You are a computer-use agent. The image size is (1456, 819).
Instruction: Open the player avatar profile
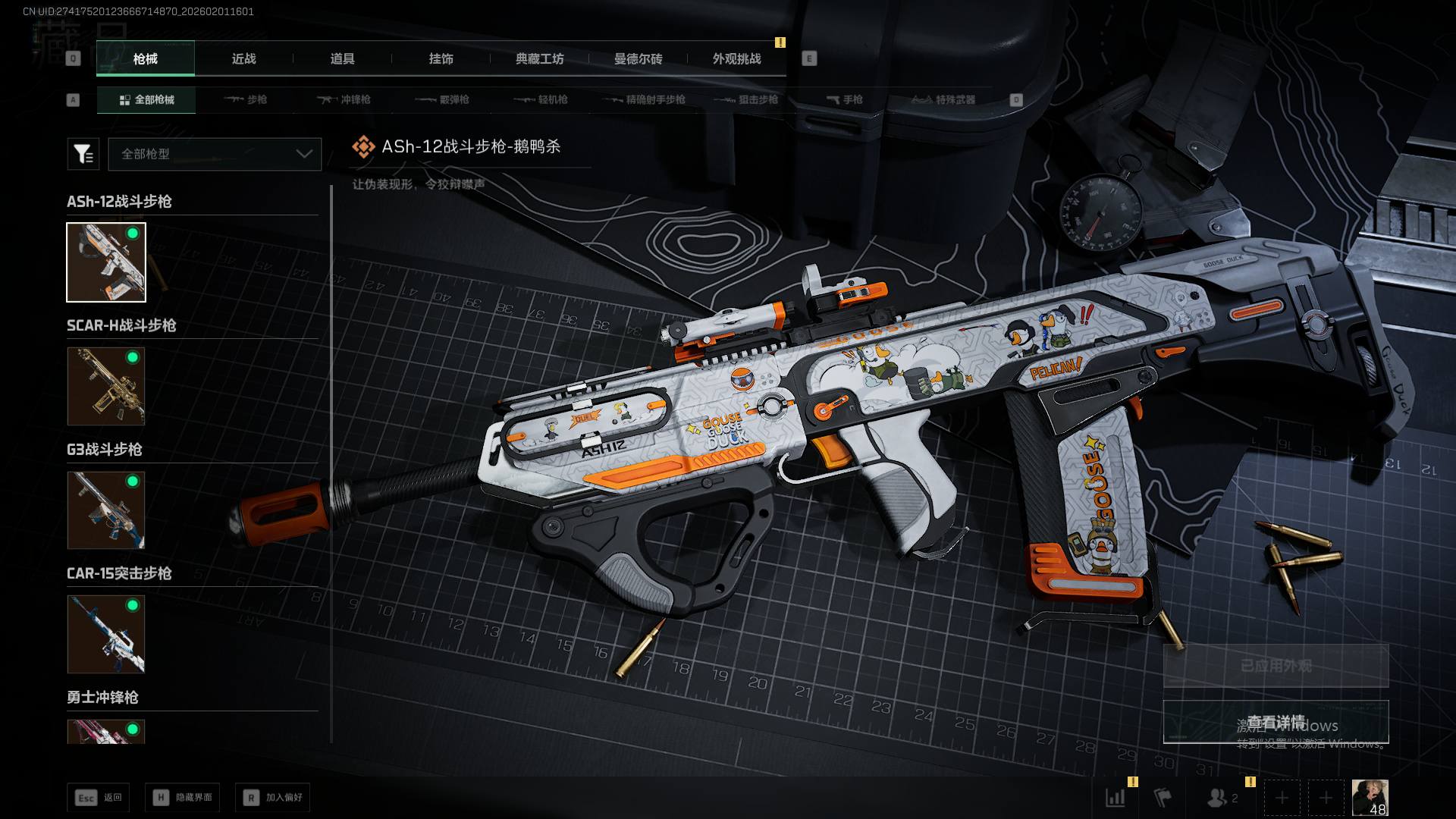click(x=1370, y=798)
